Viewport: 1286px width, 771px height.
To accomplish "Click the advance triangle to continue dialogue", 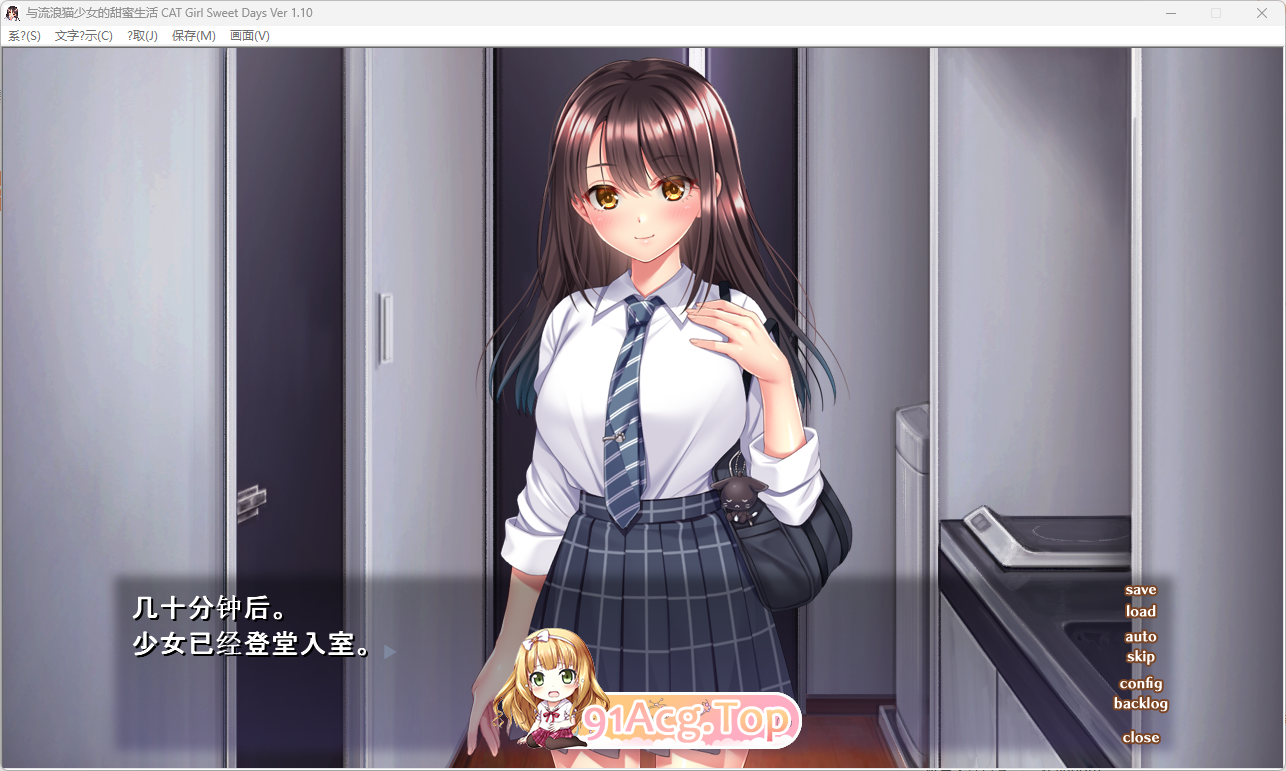I will 389,651.
